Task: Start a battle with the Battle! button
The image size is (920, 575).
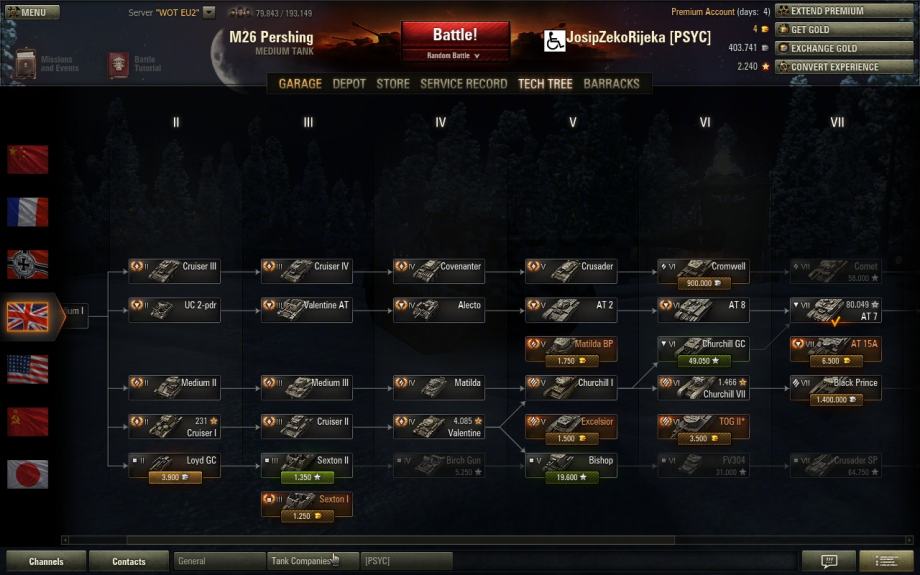Action: click(455, 35)
